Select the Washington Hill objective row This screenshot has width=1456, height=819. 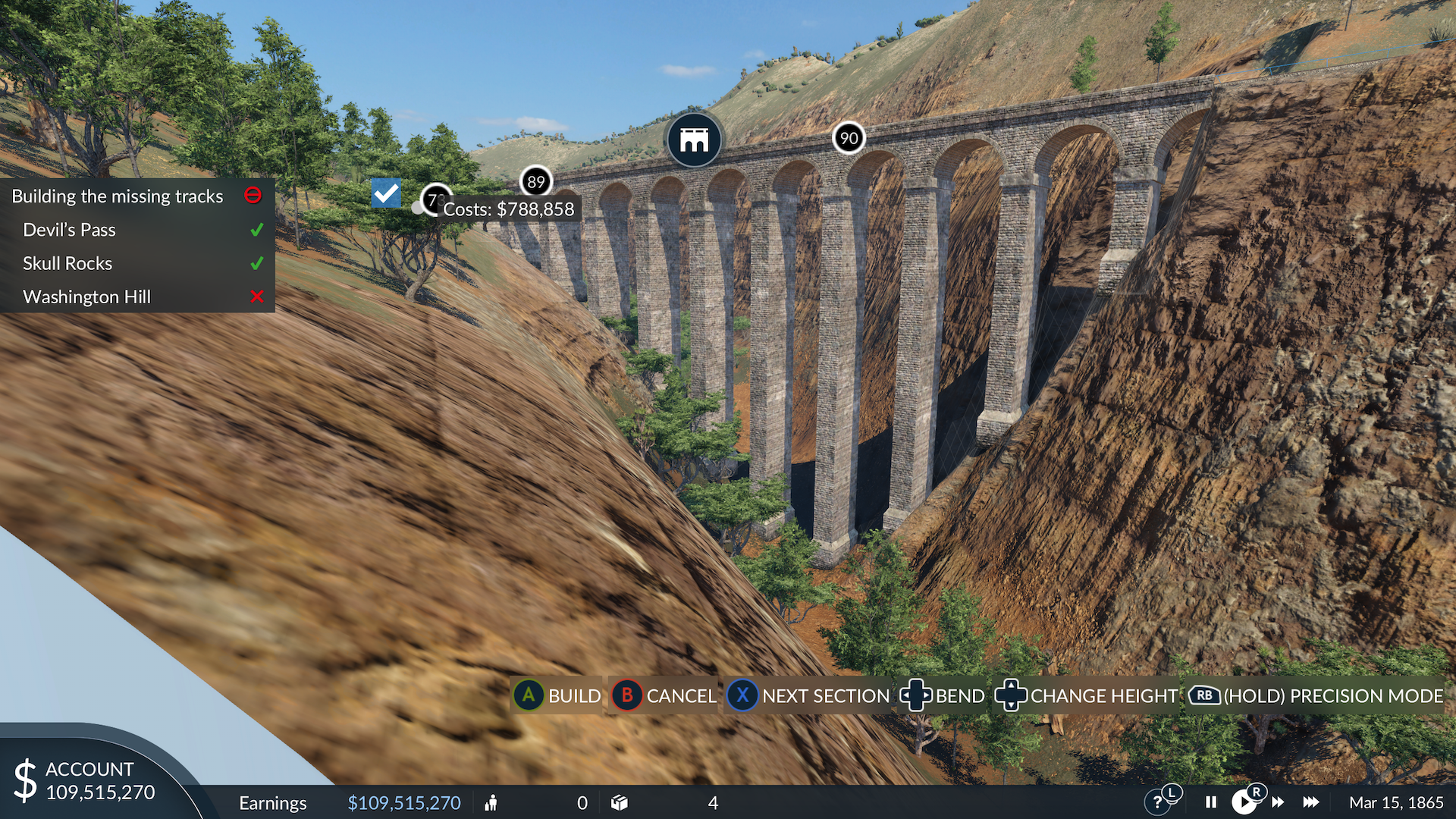click(87, 297)
